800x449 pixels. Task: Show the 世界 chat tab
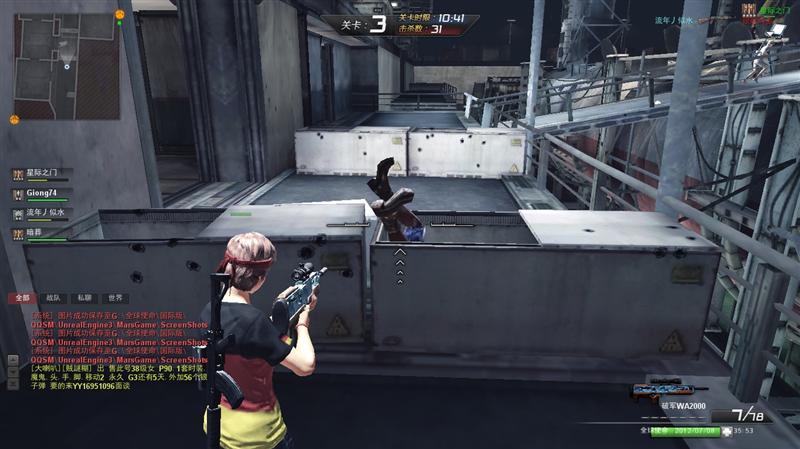click(x=116, y=298)
